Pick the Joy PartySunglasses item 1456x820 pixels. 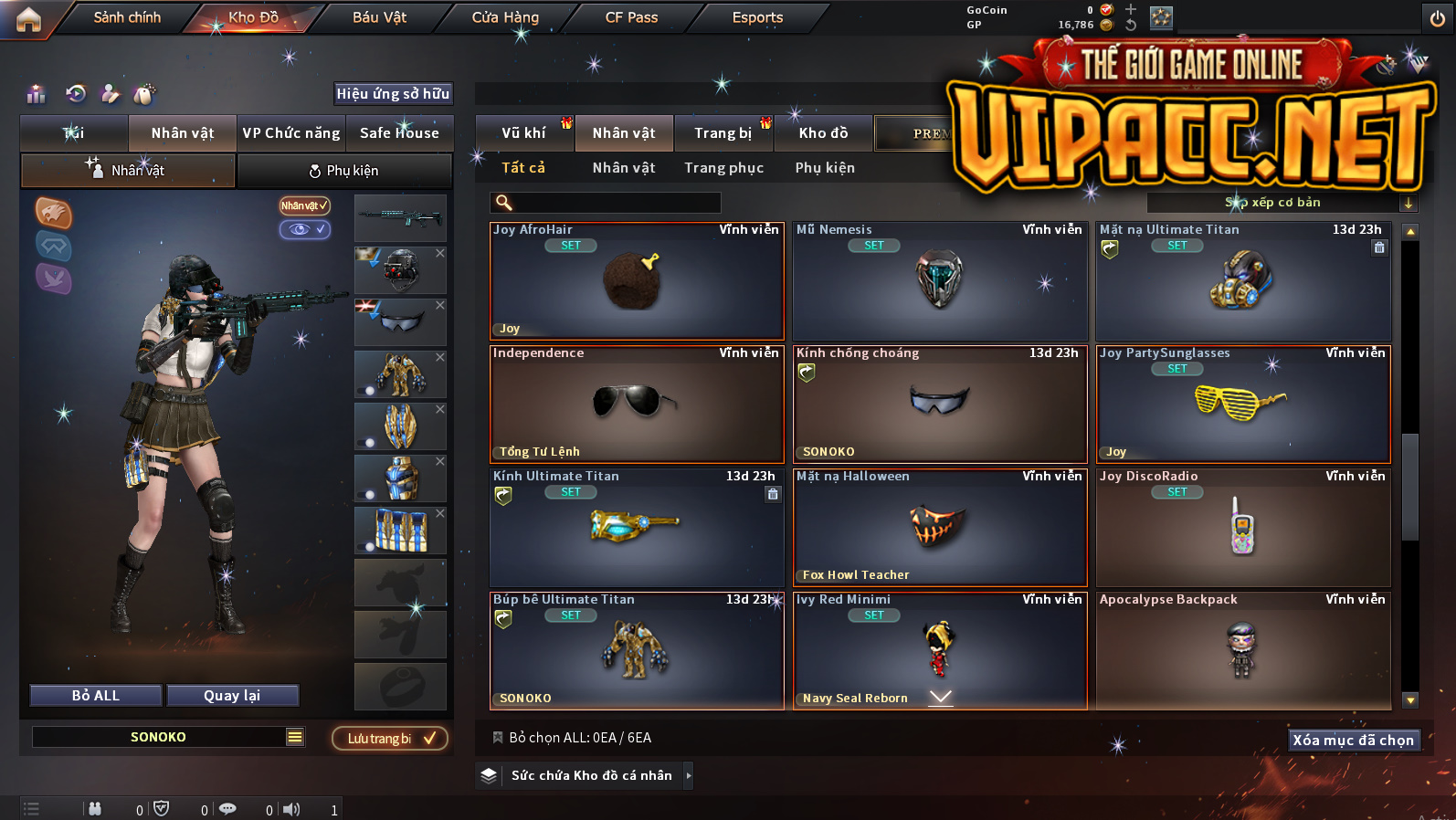[x=1243, y=405]
